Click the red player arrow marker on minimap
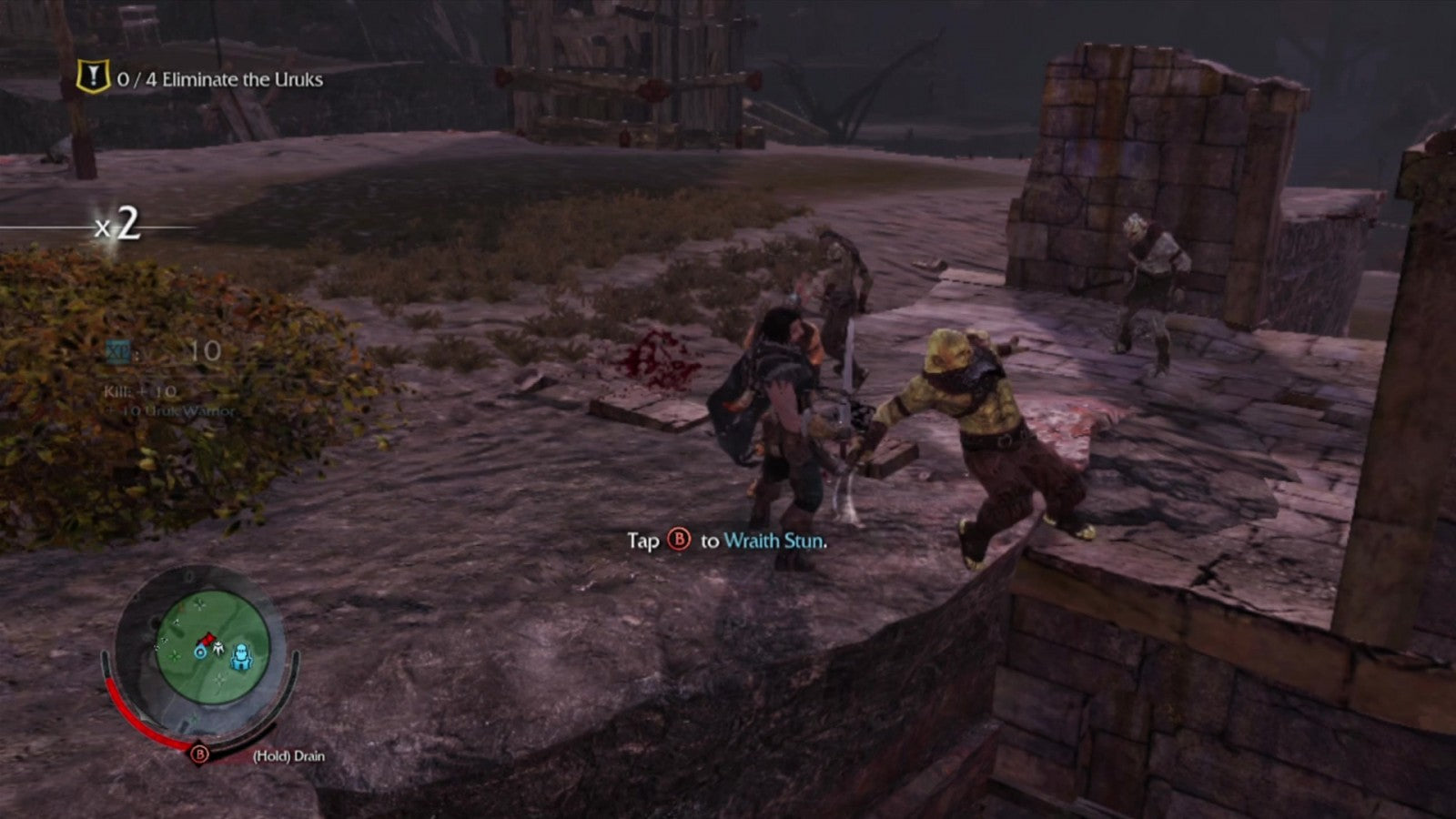Image resolution: width=1456 pixels, height=819 pixels. coord(207,640)
